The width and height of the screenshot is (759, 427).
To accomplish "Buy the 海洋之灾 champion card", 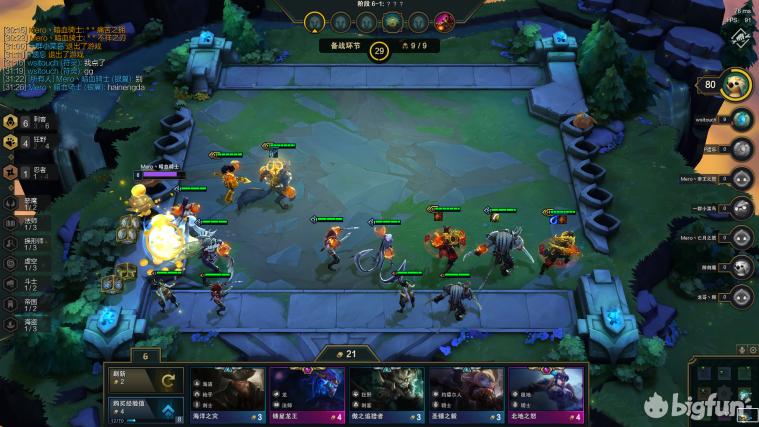I will pyautogui.click(x=228, y=395).
